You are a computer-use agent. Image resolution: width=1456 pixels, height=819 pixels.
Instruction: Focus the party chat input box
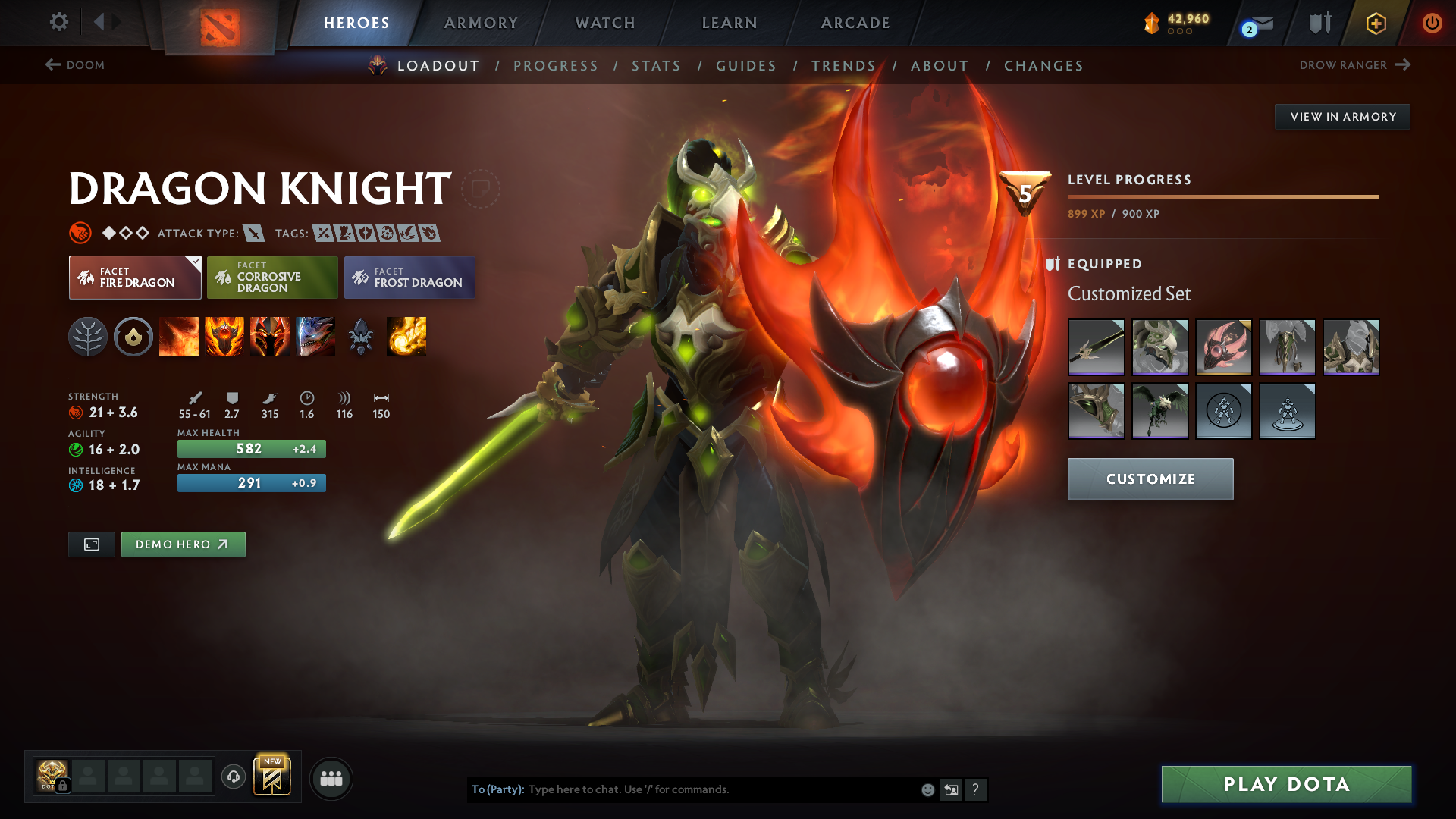point(720,789)
